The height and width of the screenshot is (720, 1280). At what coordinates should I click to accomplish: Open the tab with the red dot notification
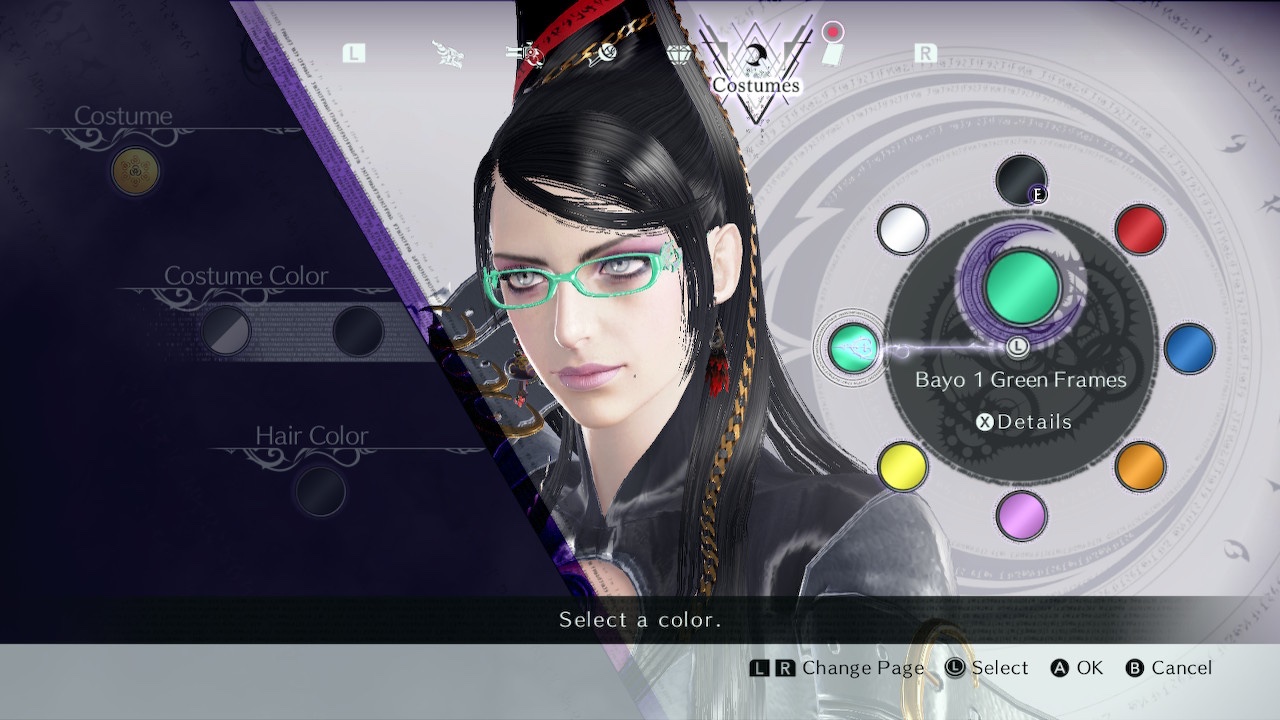(832, 50)
